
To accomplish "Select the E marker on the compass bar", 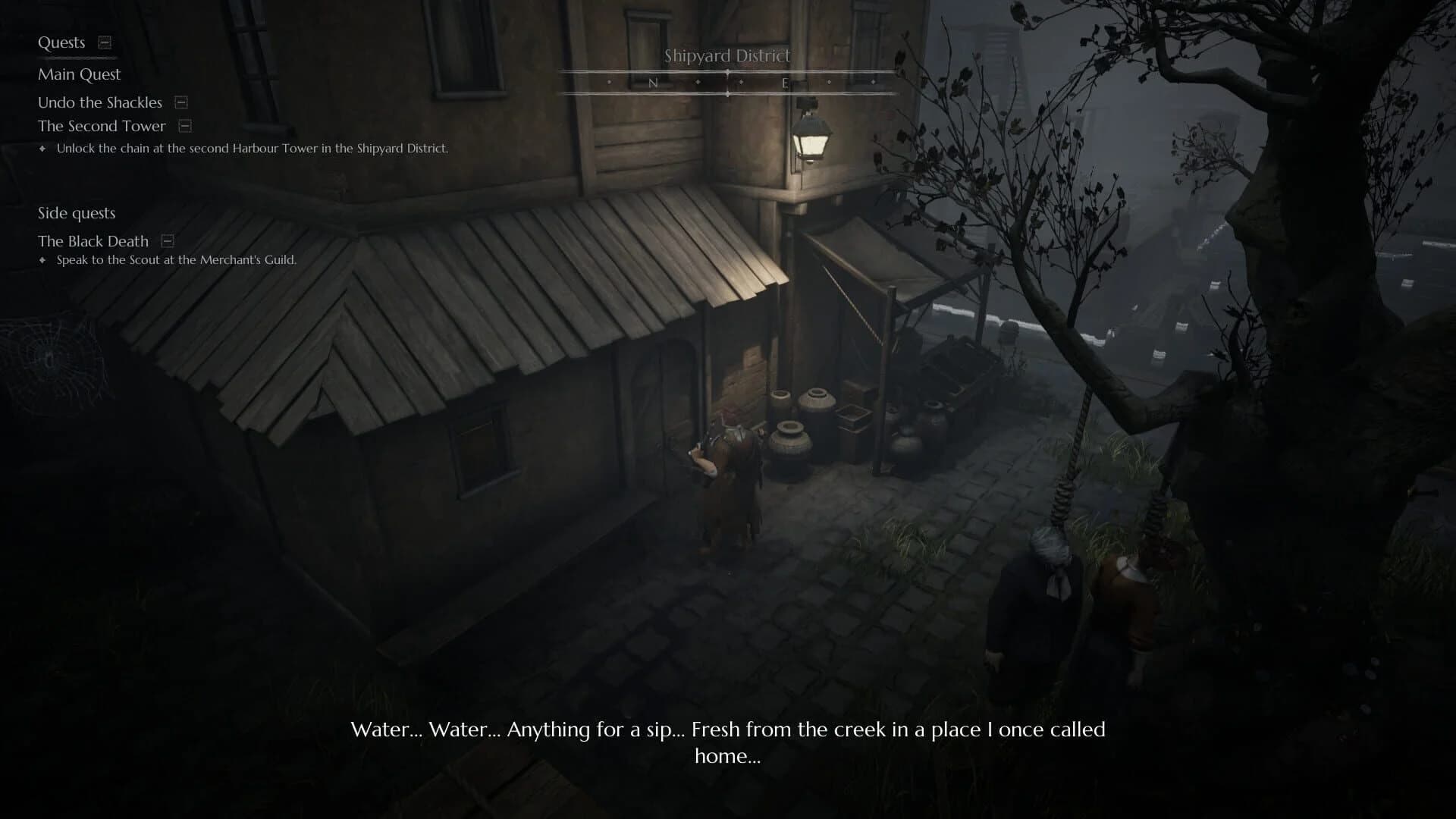I will point(786,82).
